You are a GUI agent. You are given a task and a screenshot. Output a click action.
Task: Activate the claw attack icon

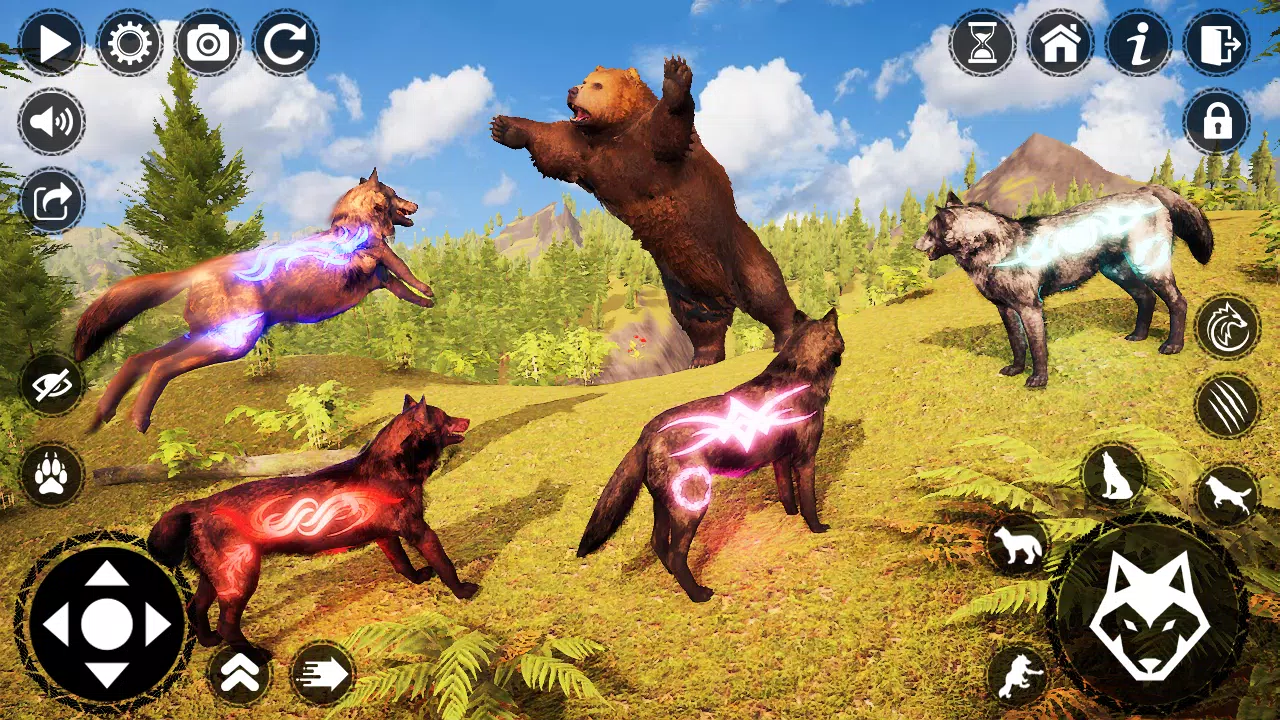(x=1228, y=404)
